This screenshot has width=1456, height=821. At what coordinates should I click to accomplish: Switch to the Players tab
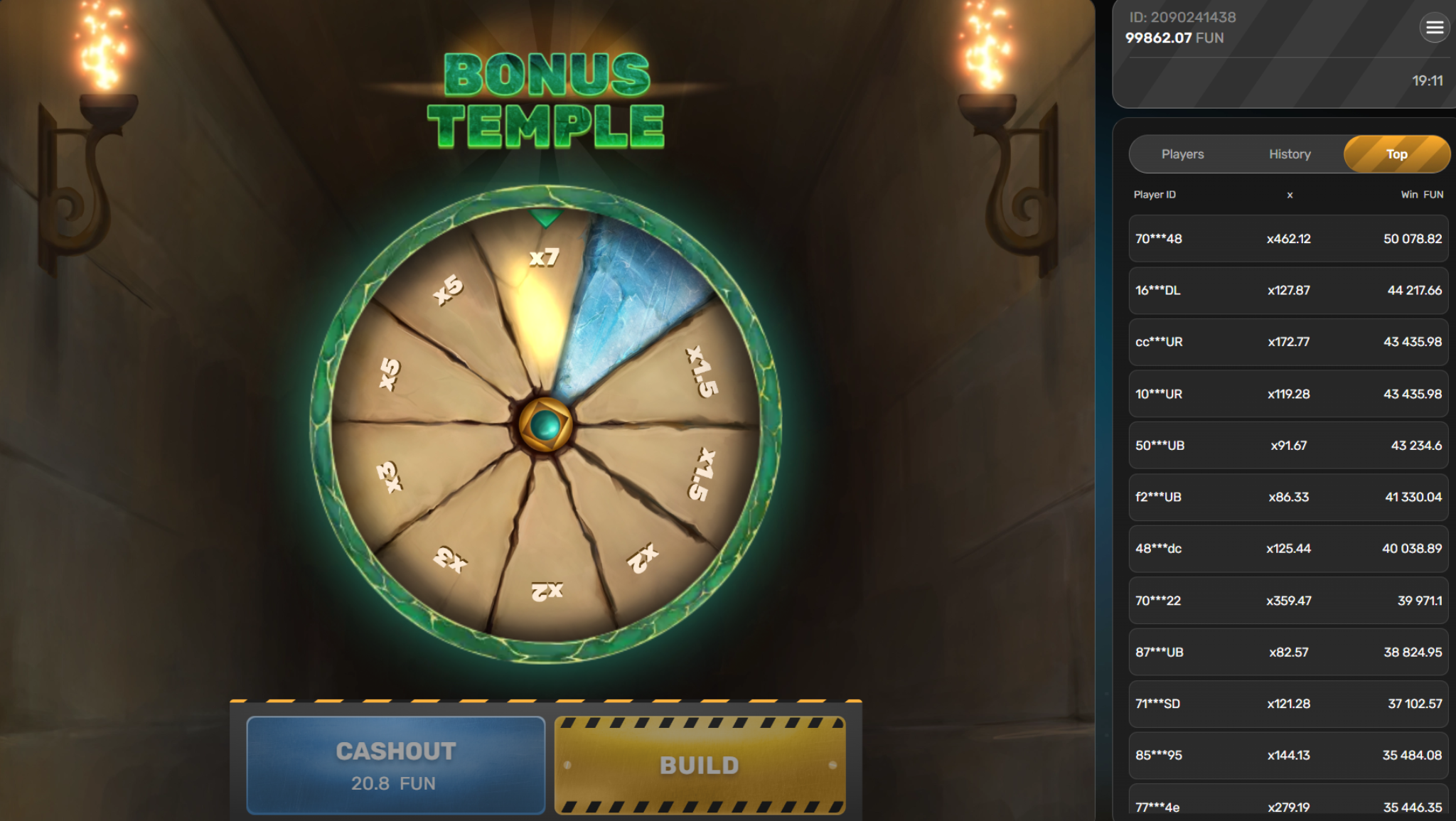pyautogui.click(x=1183, y=154)
